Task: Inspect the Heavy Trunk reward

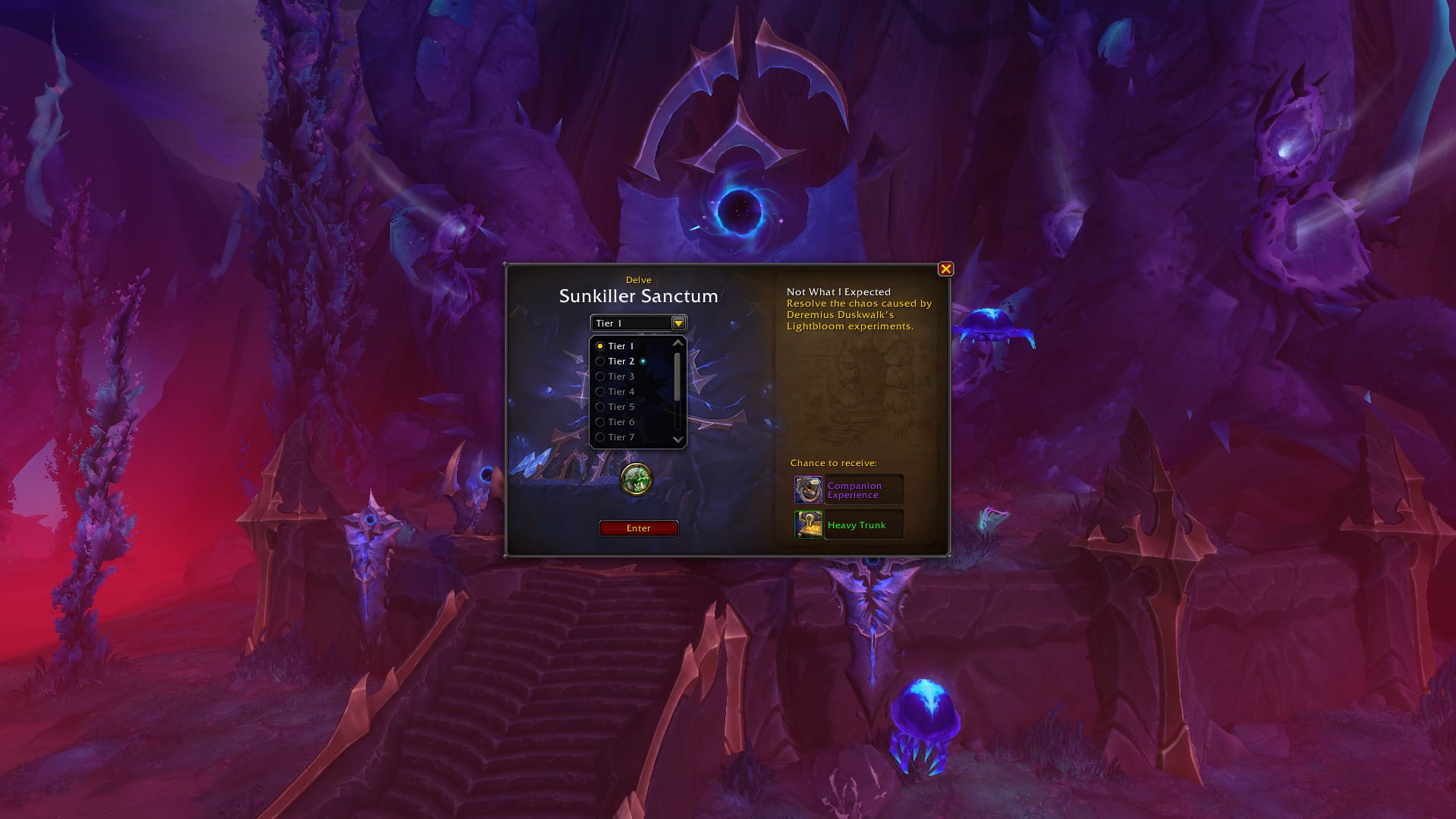Action: [848, 525]
